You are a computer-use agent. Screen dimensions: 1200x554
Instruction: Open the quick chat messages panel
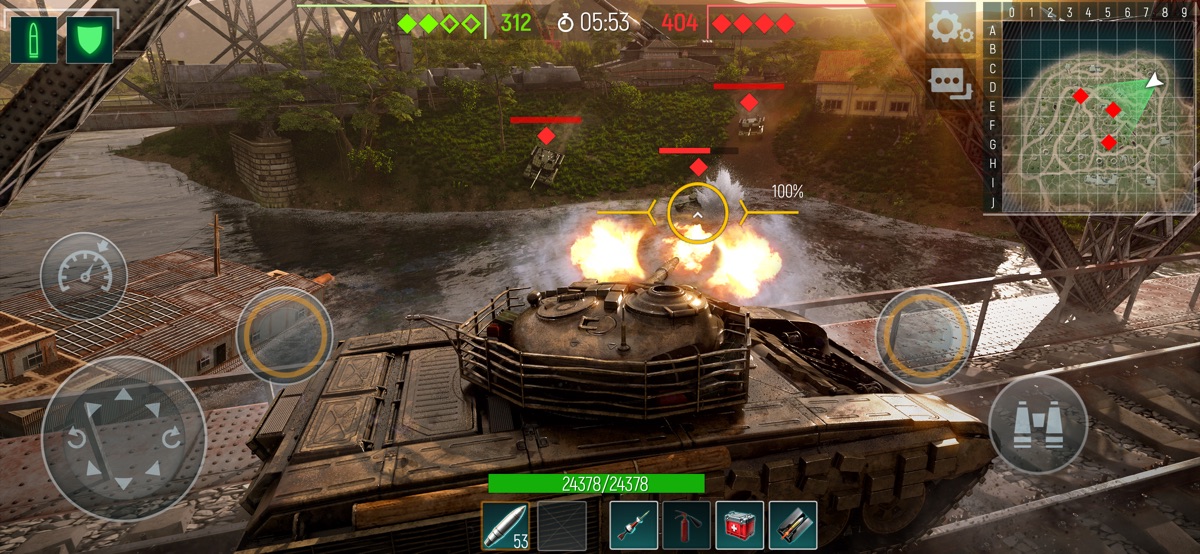[949, 84]
